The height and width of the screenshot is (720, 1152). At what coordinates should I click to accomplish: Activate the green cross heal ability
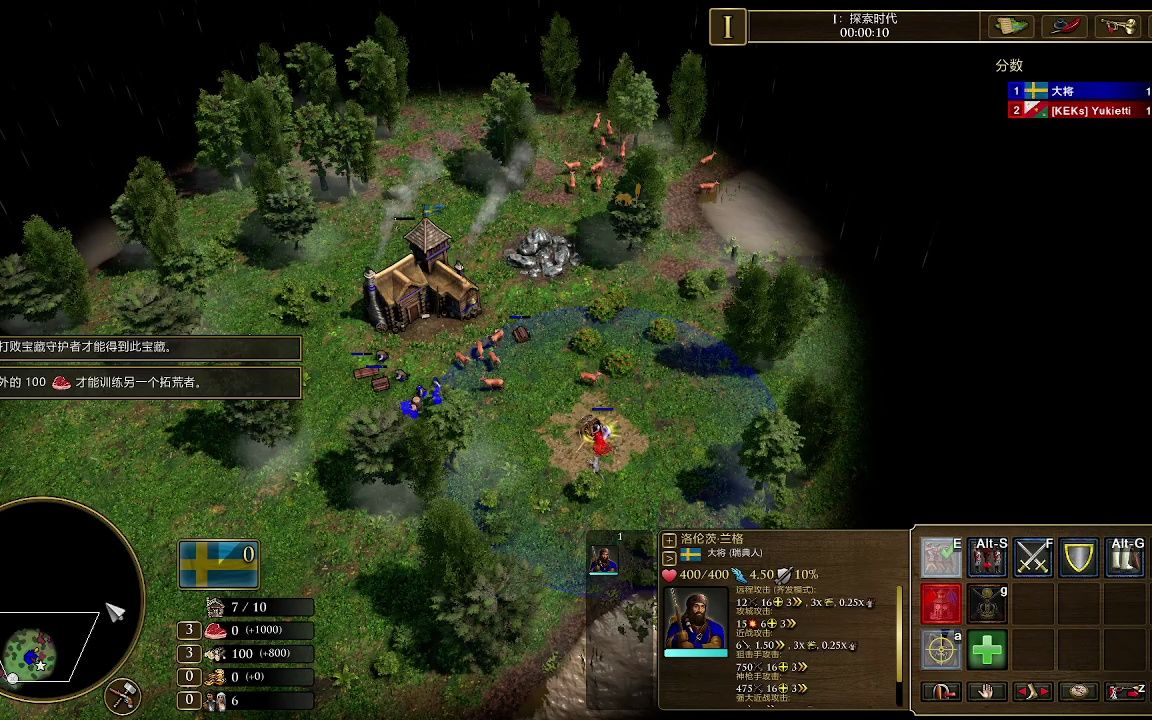987,650
